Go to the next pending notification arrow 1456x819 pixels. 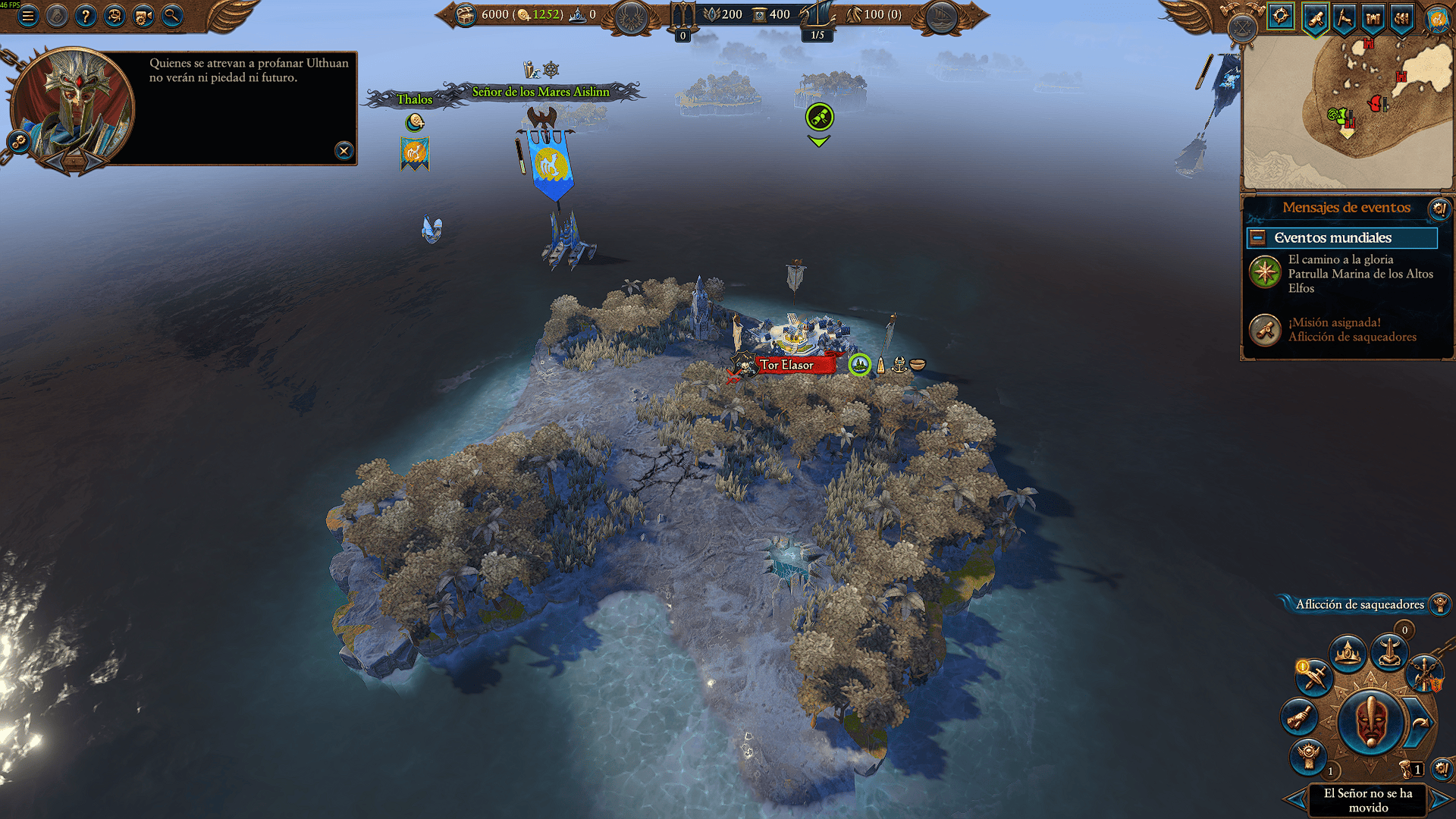coord(1442,800)
